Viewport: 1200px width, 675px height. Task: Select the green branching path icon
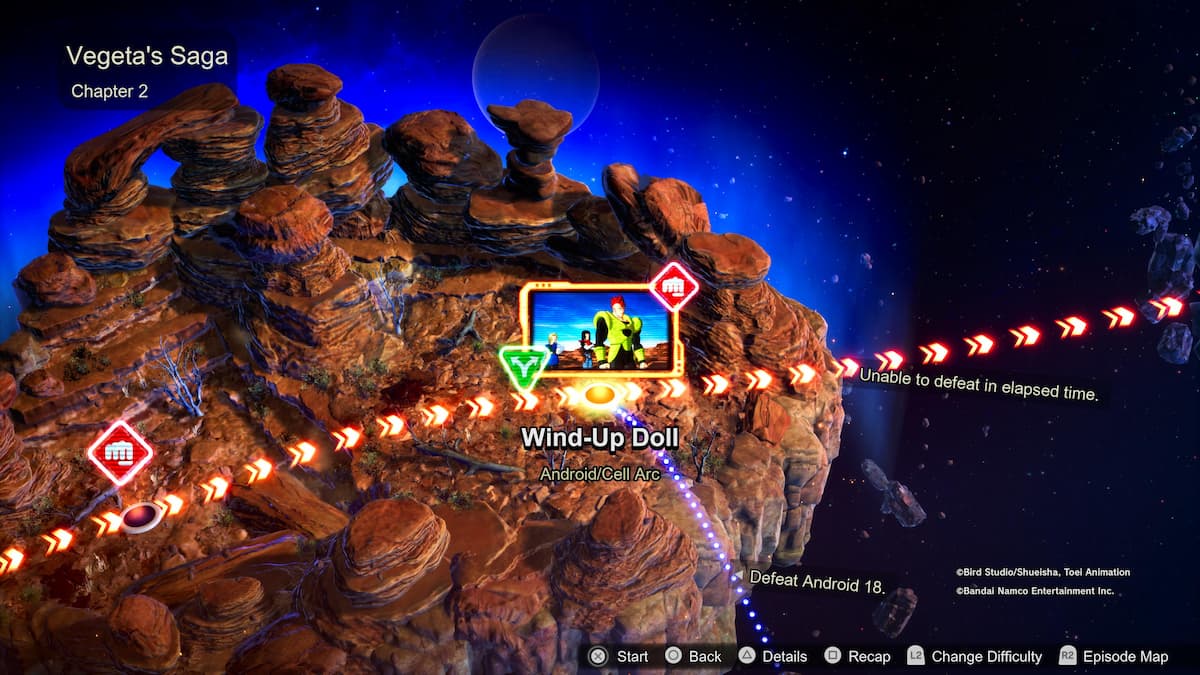click(521, 368)
